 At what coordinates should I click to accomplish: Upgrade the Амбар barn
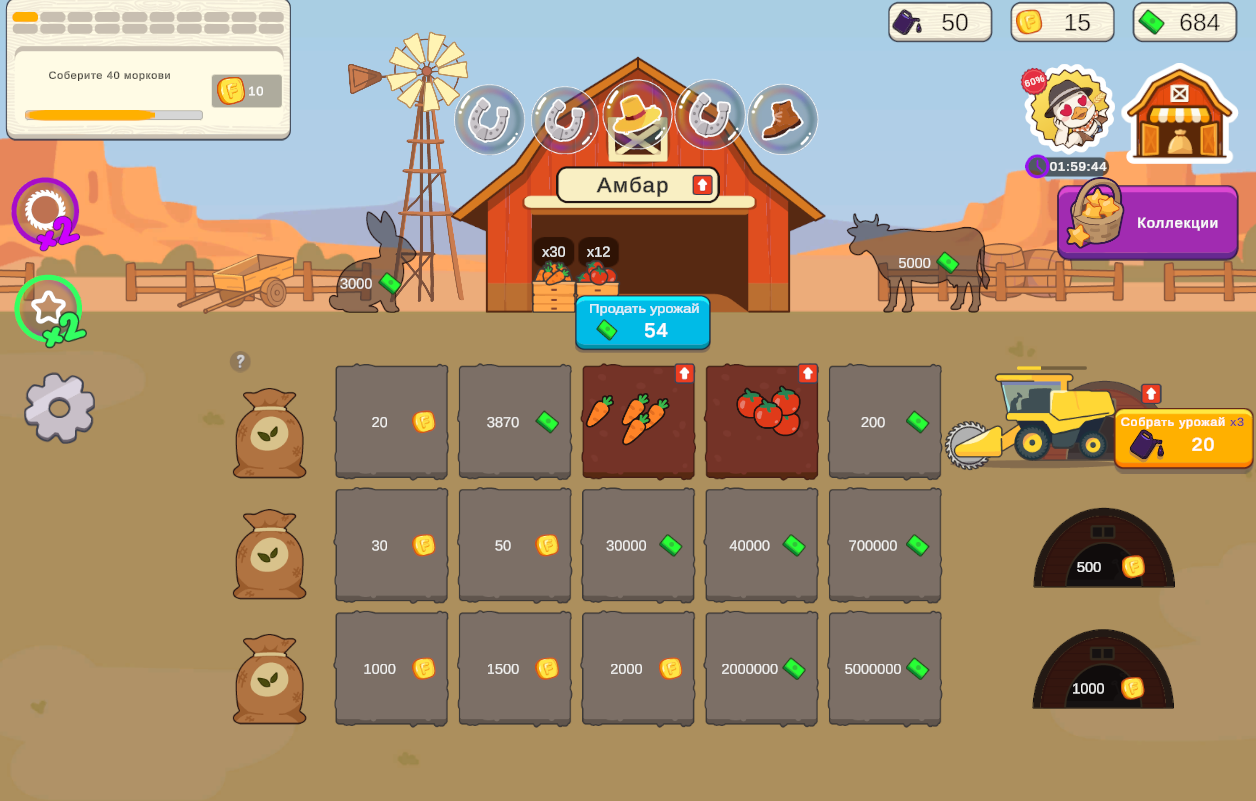(702, 185)
